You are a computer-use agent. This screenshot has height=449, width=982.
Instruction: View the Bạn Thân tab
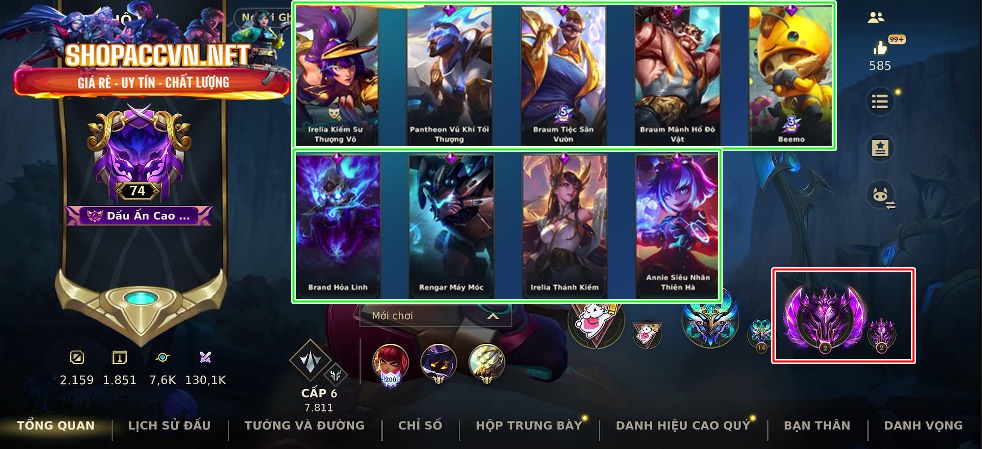coord(817,425)
